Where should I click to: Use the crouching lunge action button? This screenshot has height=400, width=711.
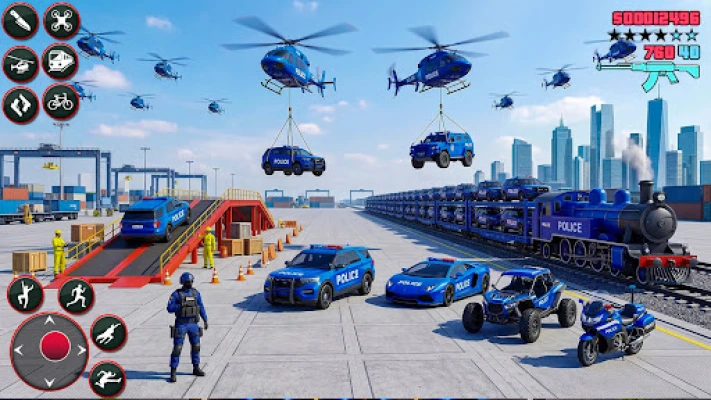point(108,334)
